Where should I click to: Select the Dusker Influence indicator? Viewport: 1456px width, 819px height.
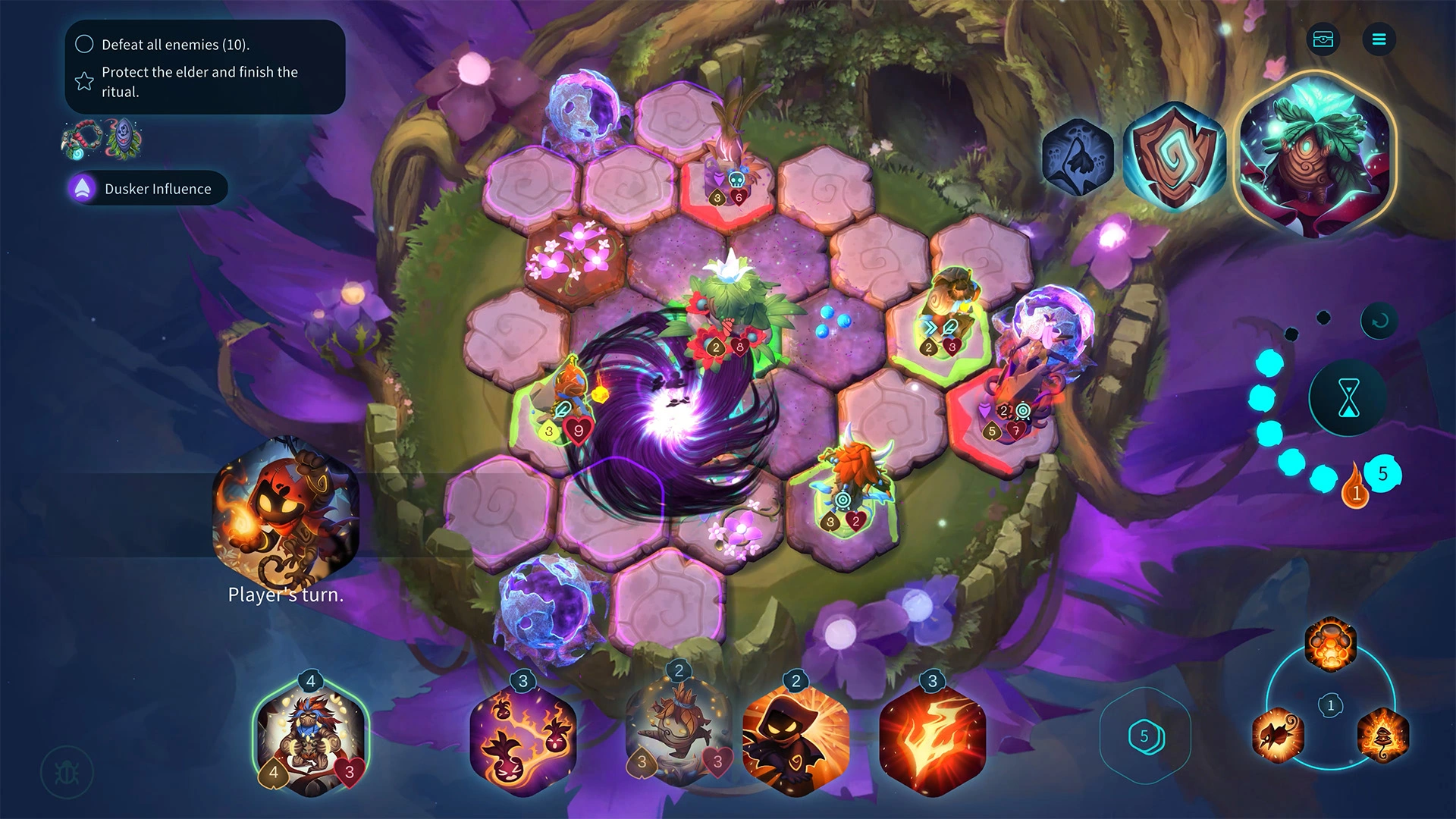click(x=148, y=189)
